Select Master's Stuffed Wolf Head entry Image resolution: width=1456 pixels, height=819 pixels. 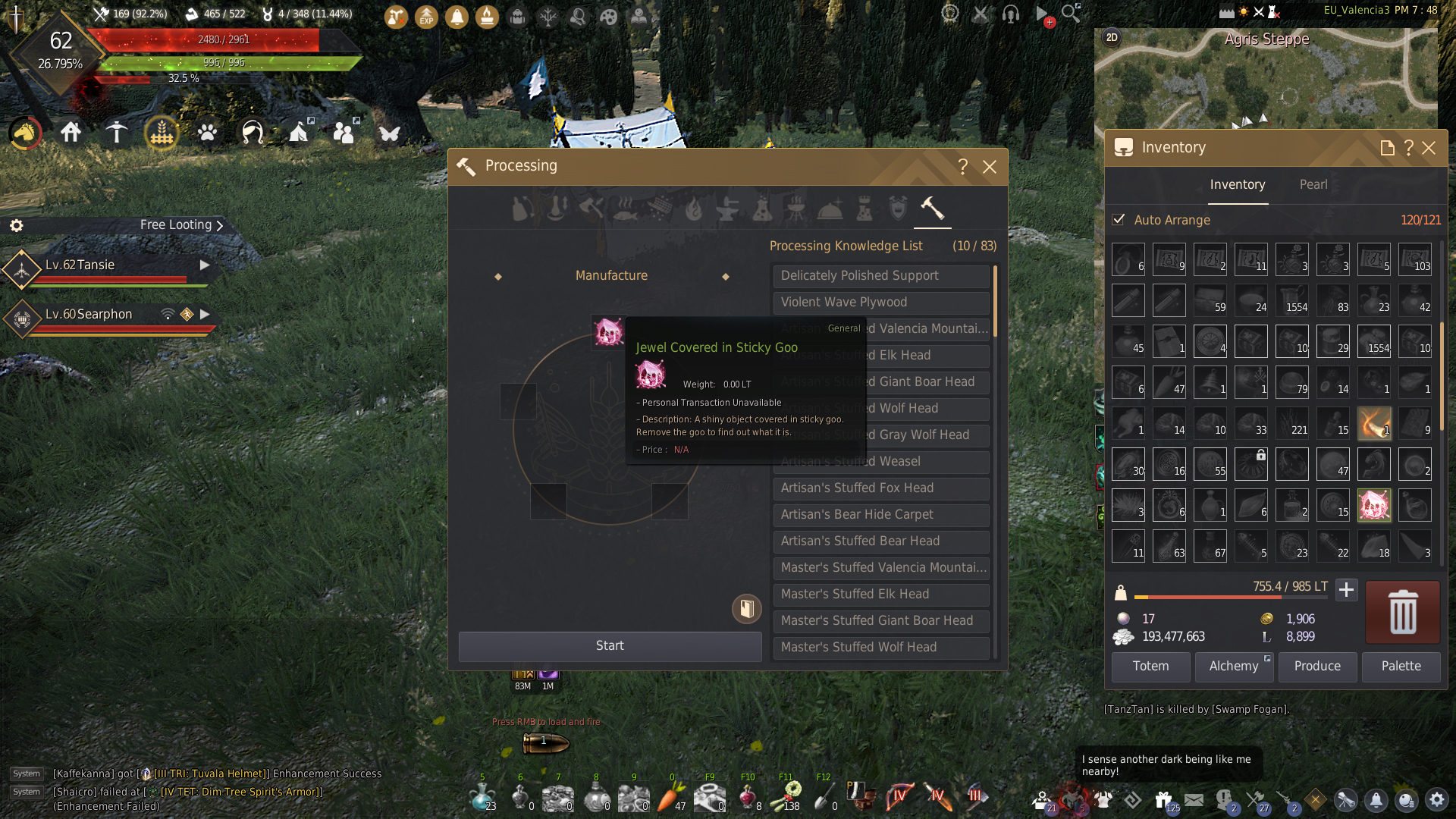click(880, 648)
